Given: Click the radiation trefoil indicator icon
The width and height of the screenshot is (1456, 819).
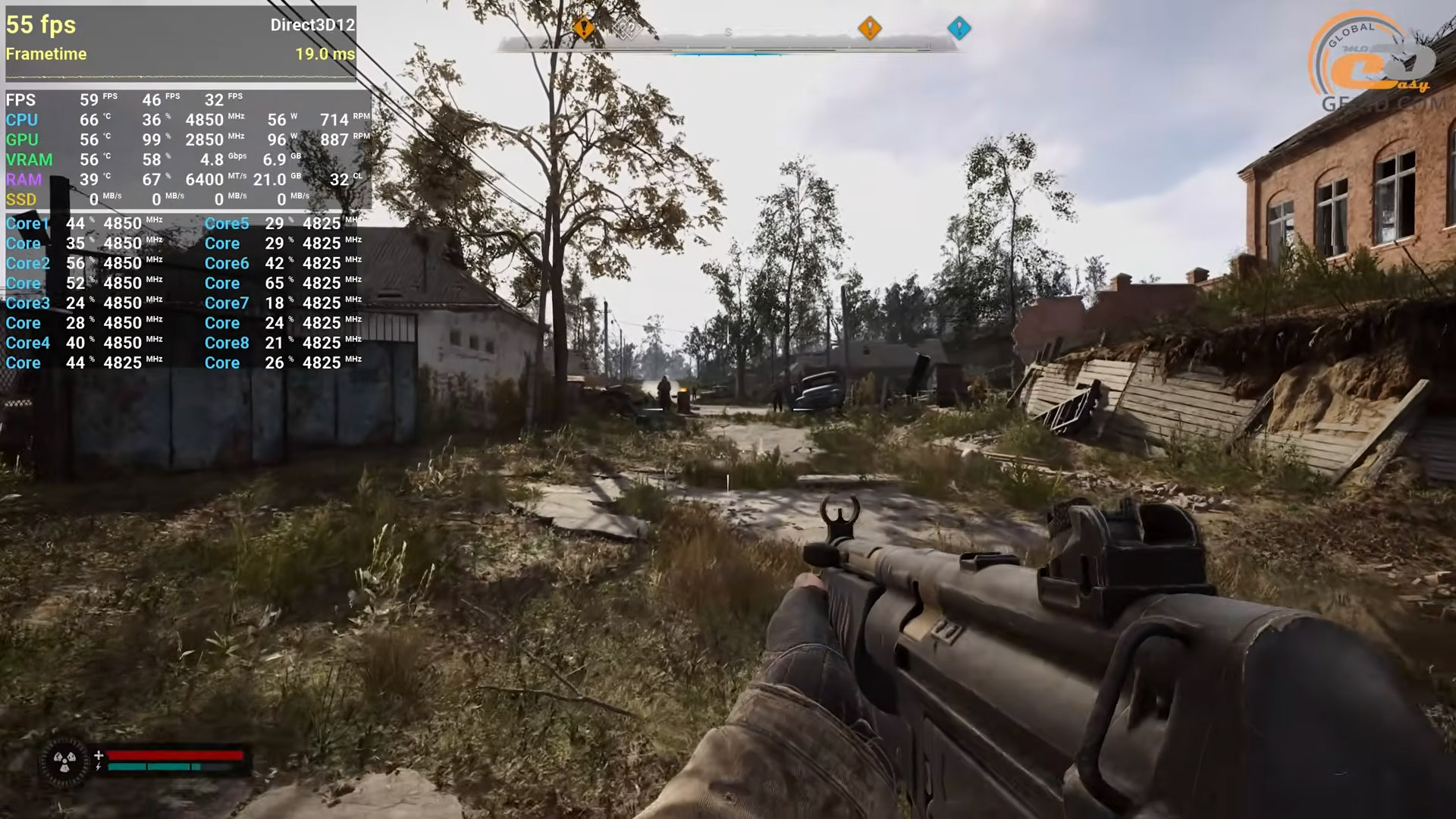Looking at the screenshot, I should coord(64,762).
